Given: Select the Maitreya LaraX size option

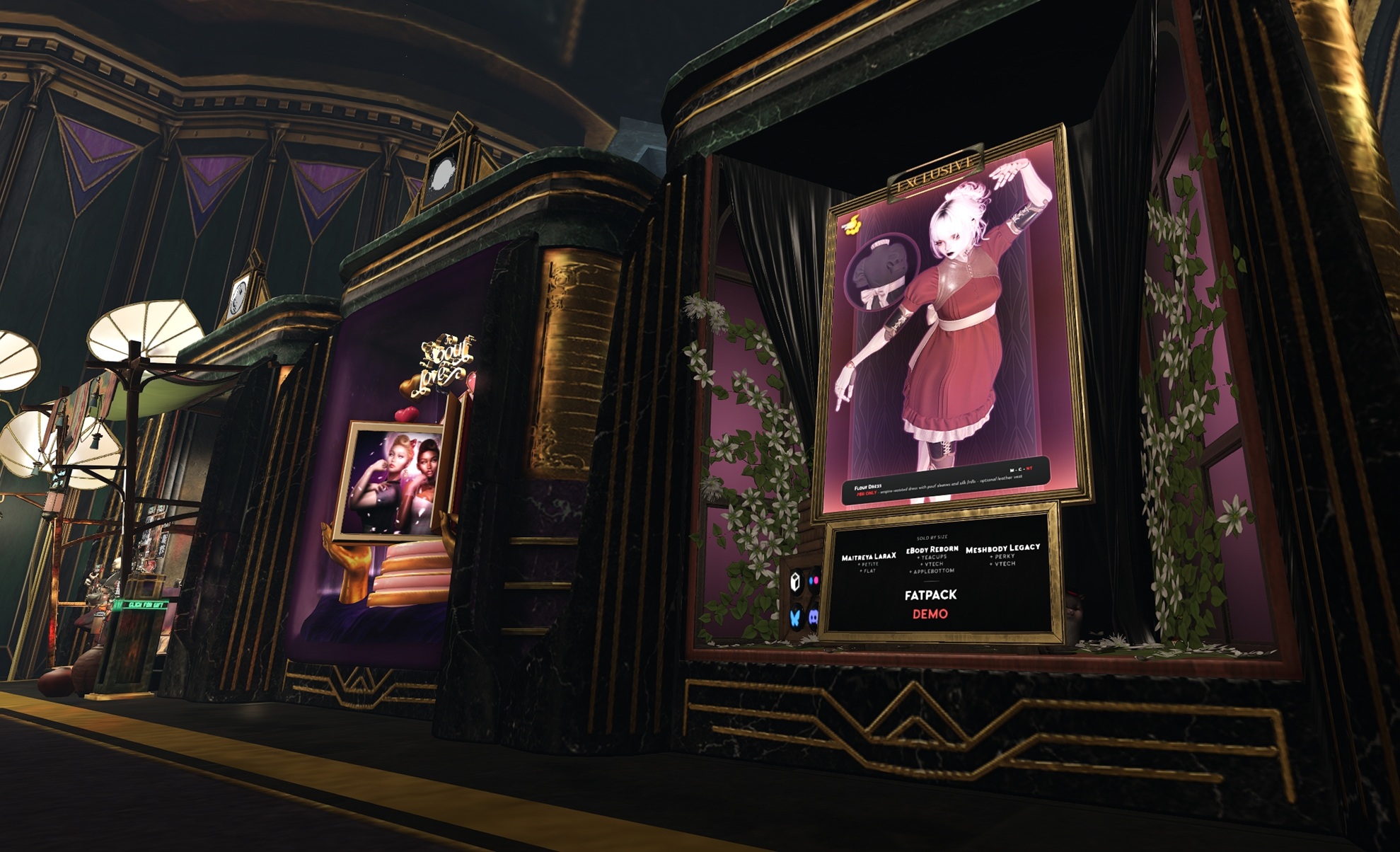Looking at the screenshot, I should [869, 557].
